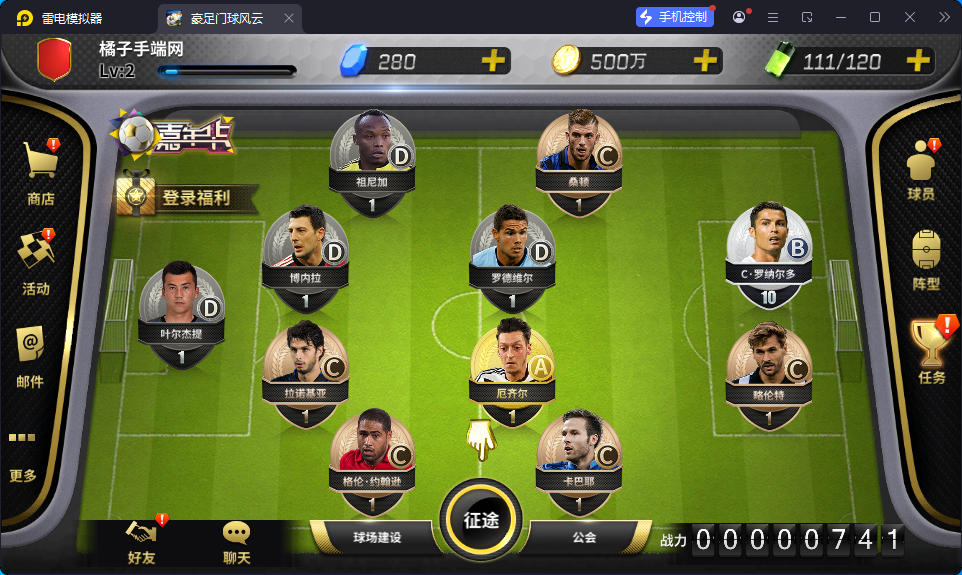
Task: Open the 球员 players menu
Action: (921, 170)
